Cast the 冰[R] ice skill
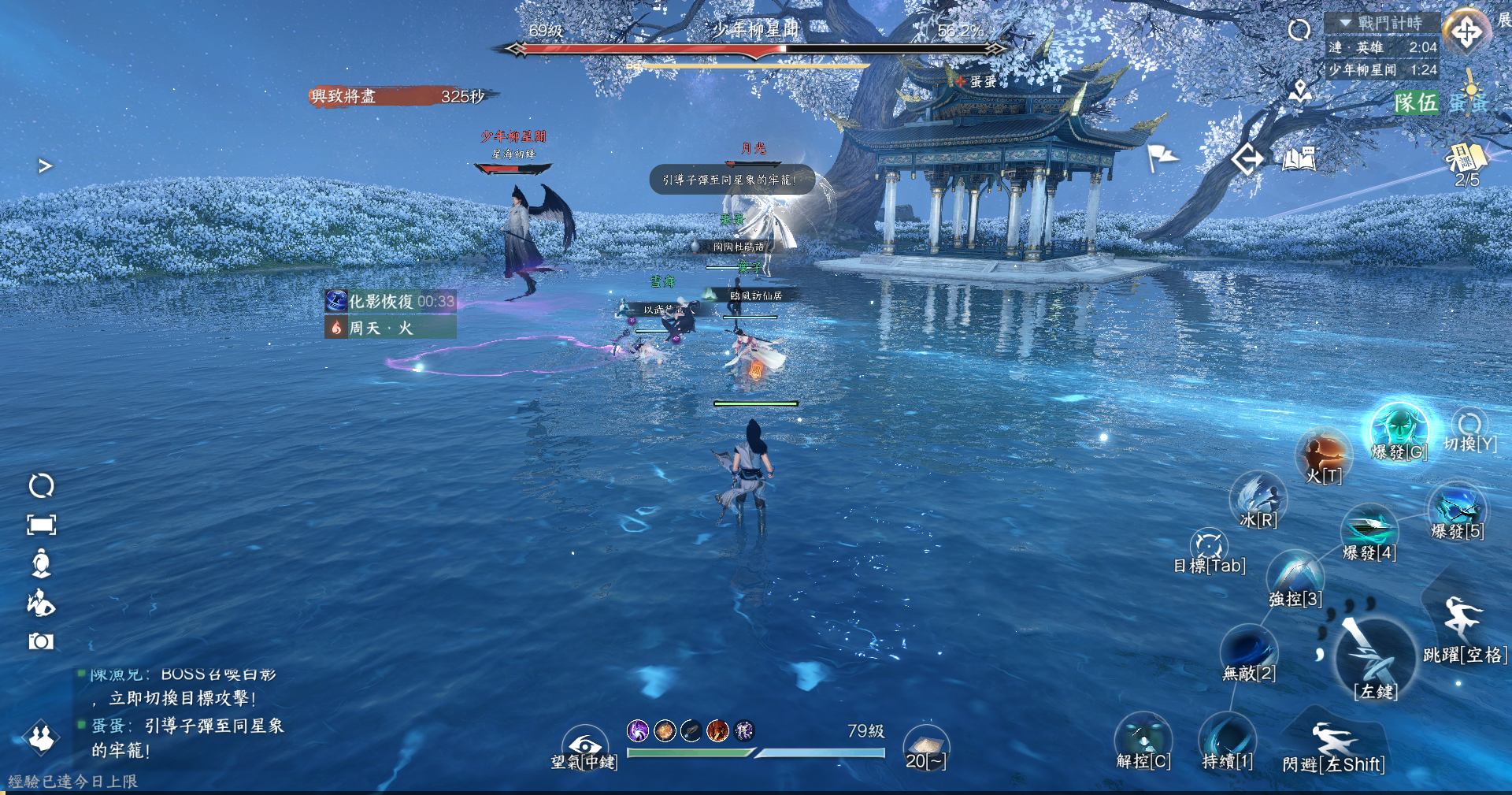This screenshot has height=795, width=1512. click(1258, 498)
